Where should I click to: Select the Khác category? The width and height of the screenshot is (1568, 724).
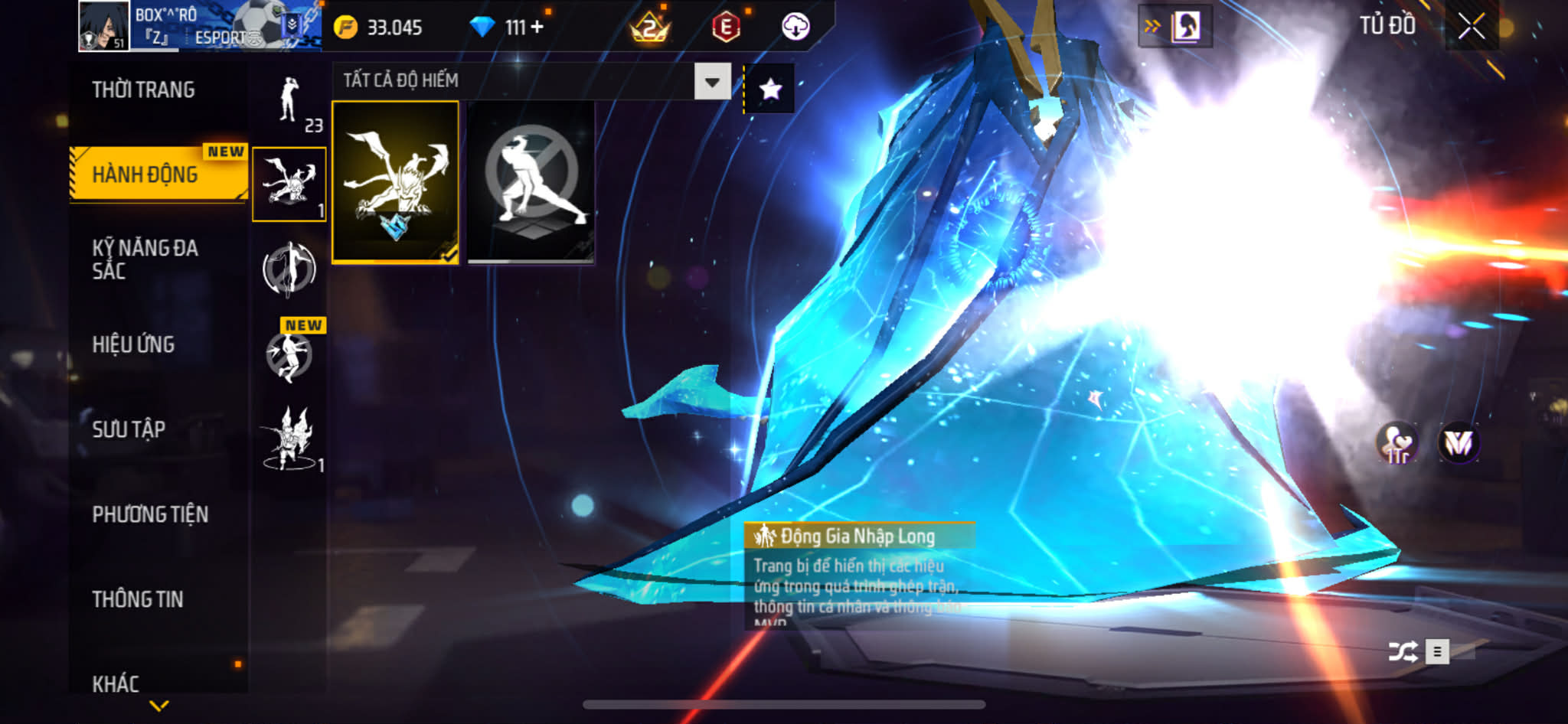point(116,683)
